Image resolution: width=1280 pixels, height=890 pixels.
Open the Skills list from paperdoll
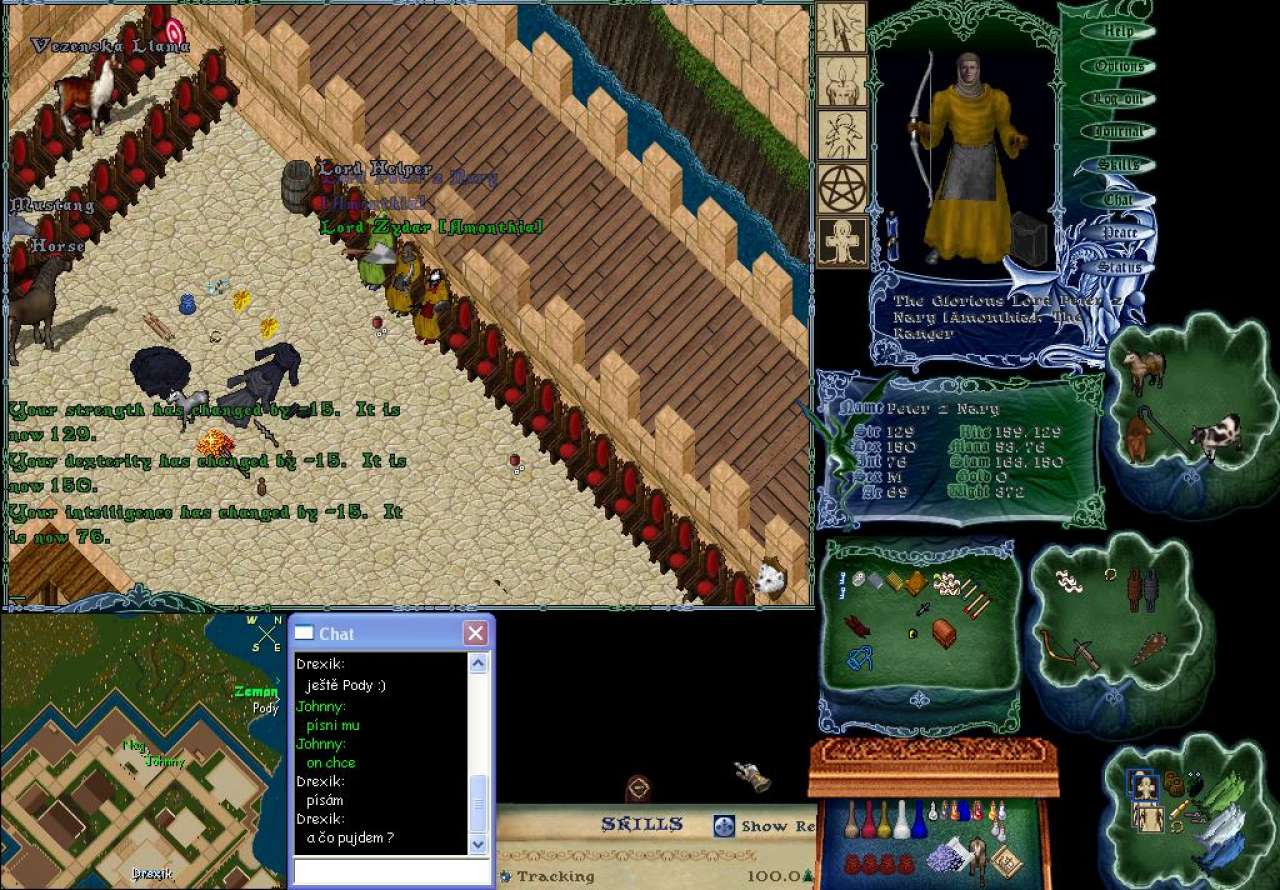[1118, 165]
